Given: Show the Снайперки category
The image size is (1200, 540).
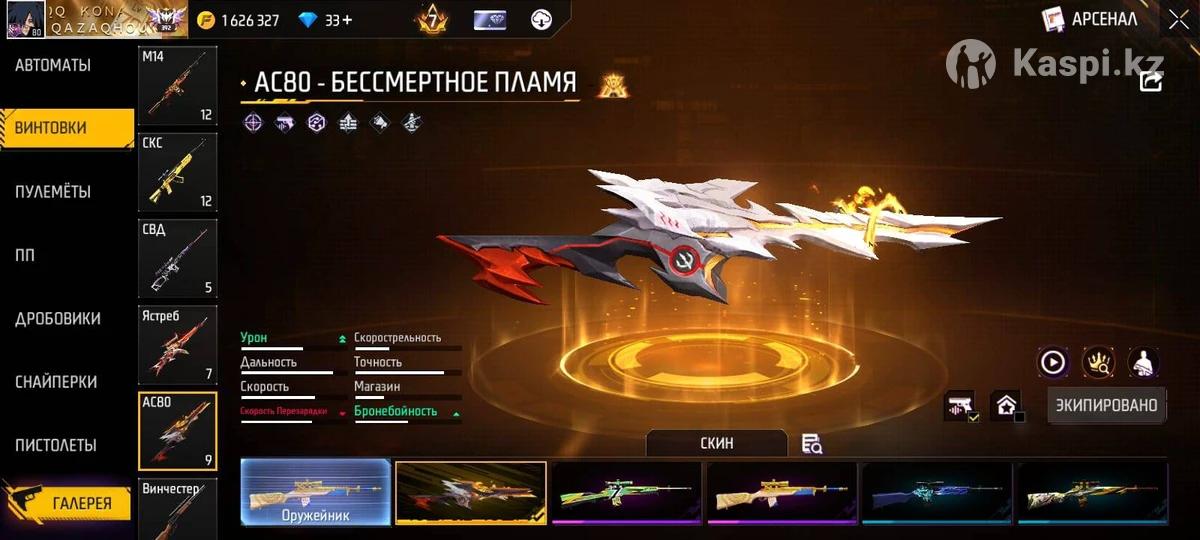Looking at the screenshot, I should click(x=56, y=382).
